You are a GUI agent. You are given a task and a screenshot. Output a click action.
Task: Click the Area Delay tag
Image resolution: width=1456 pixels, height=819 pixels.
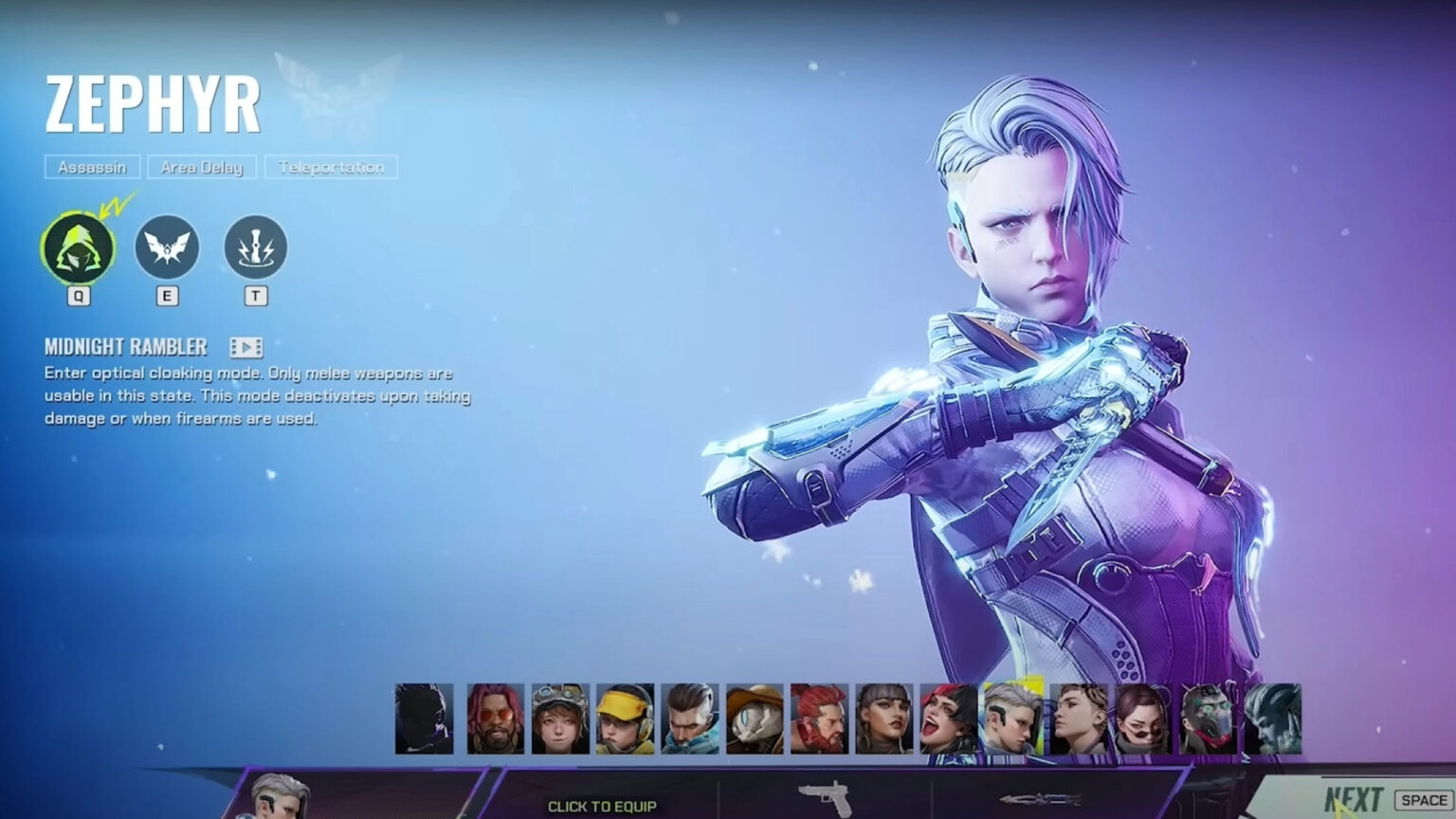pos(201,168)
